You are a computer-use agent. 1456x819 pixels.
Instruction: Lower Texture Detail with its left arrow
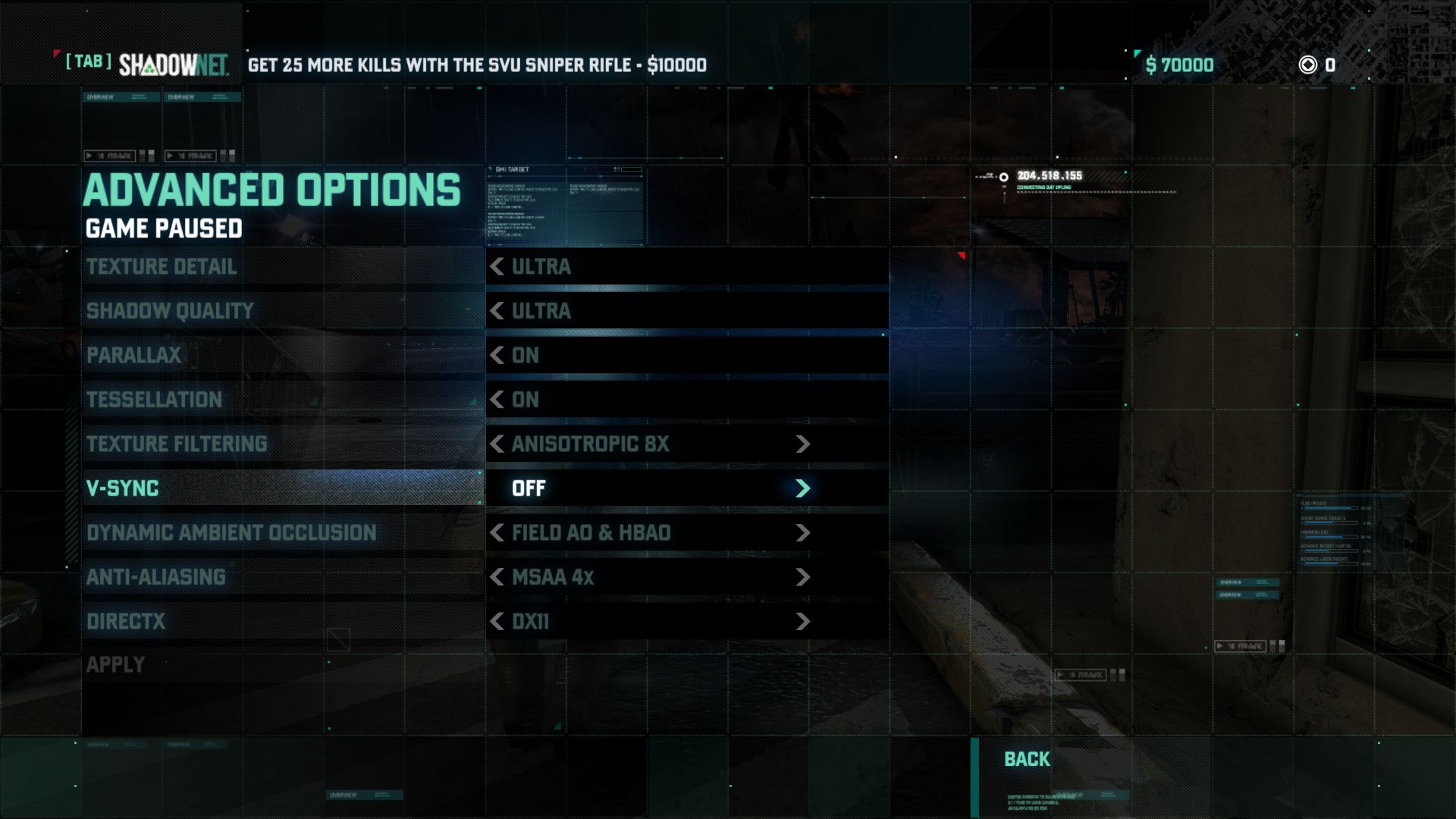point(497,267)
